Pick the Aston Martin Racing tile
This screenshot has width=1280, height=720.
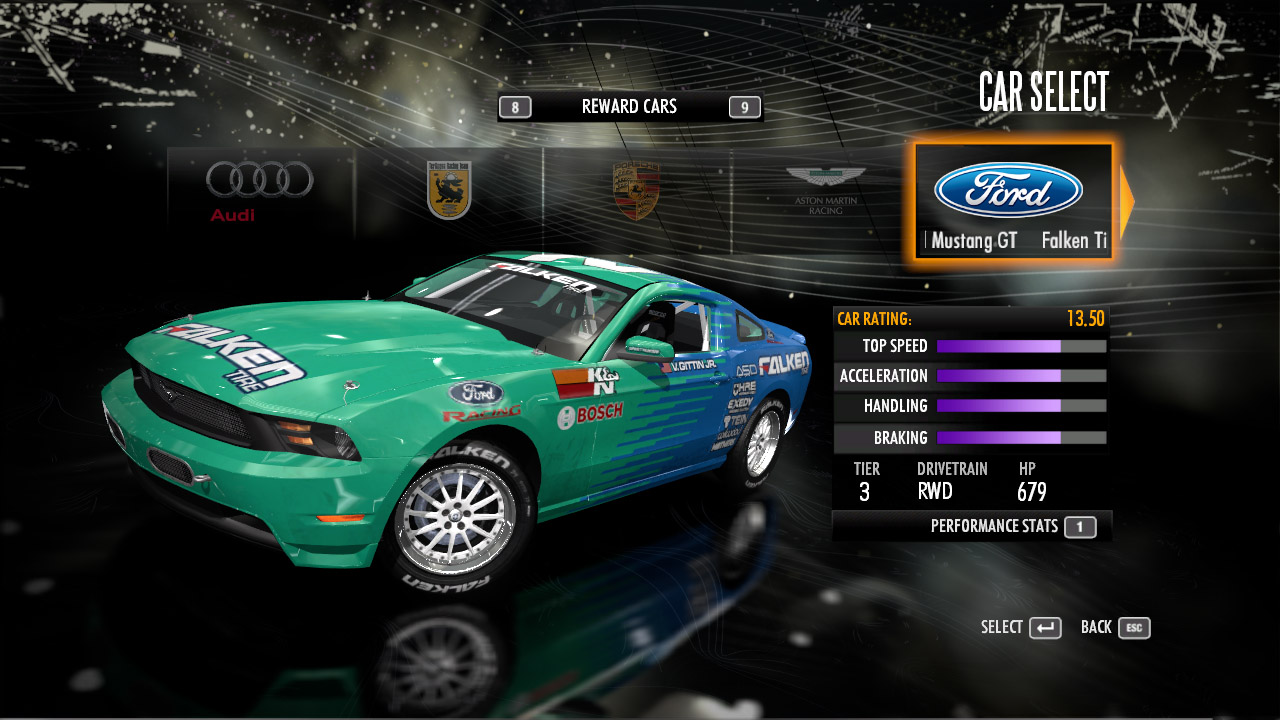coord(825,190)
